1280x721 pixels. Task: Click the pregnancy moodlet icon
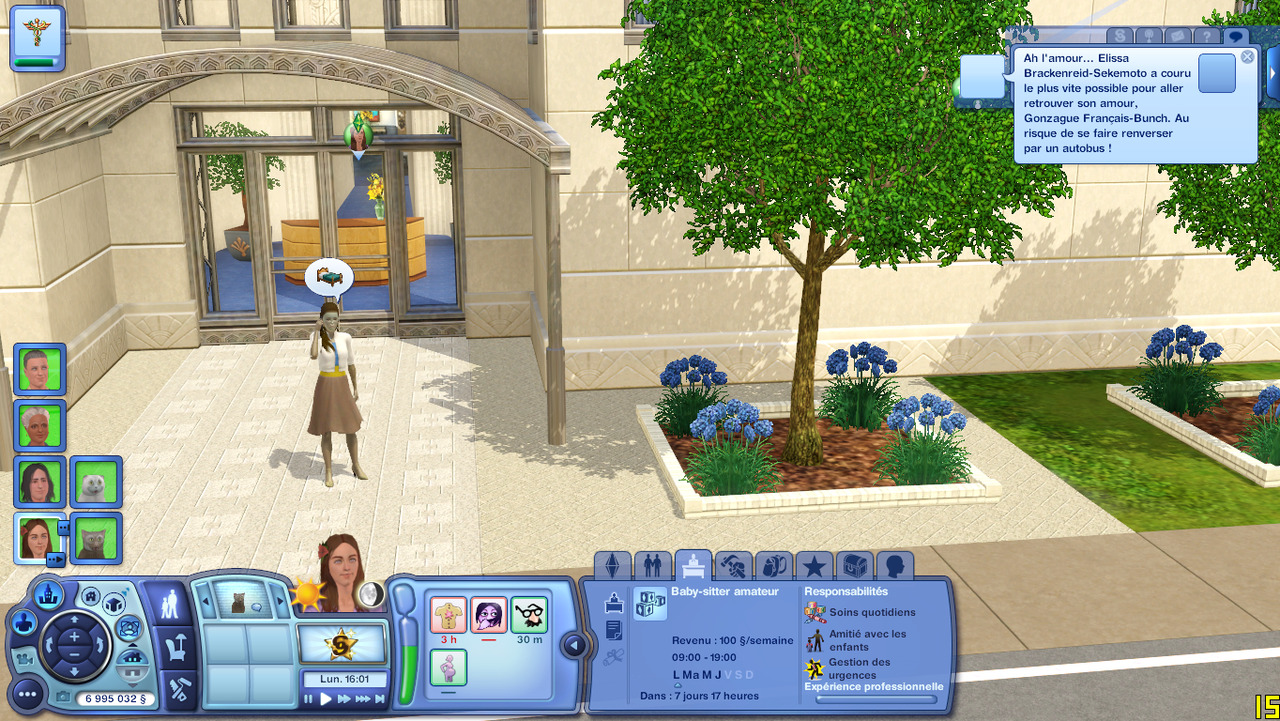448,667
